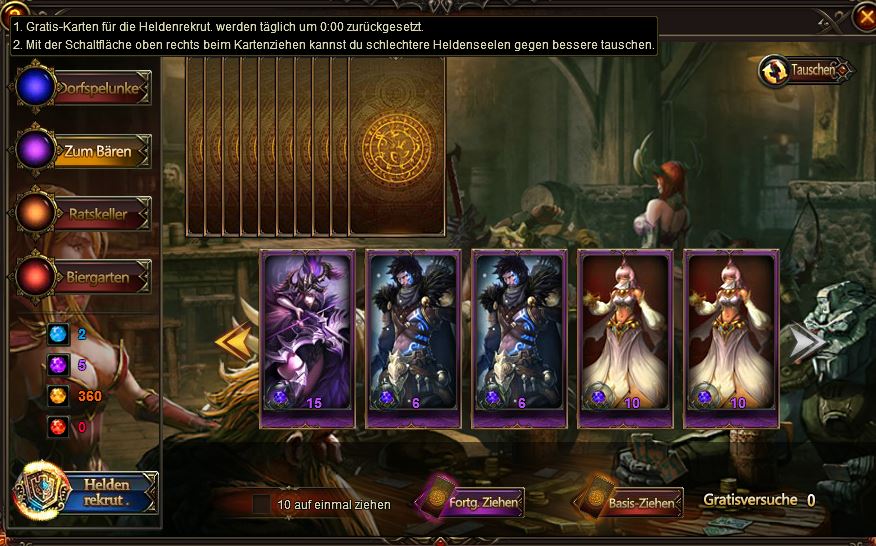
Task: Select the purple sorceress card costing 15
Action: [x=307, y=338]
